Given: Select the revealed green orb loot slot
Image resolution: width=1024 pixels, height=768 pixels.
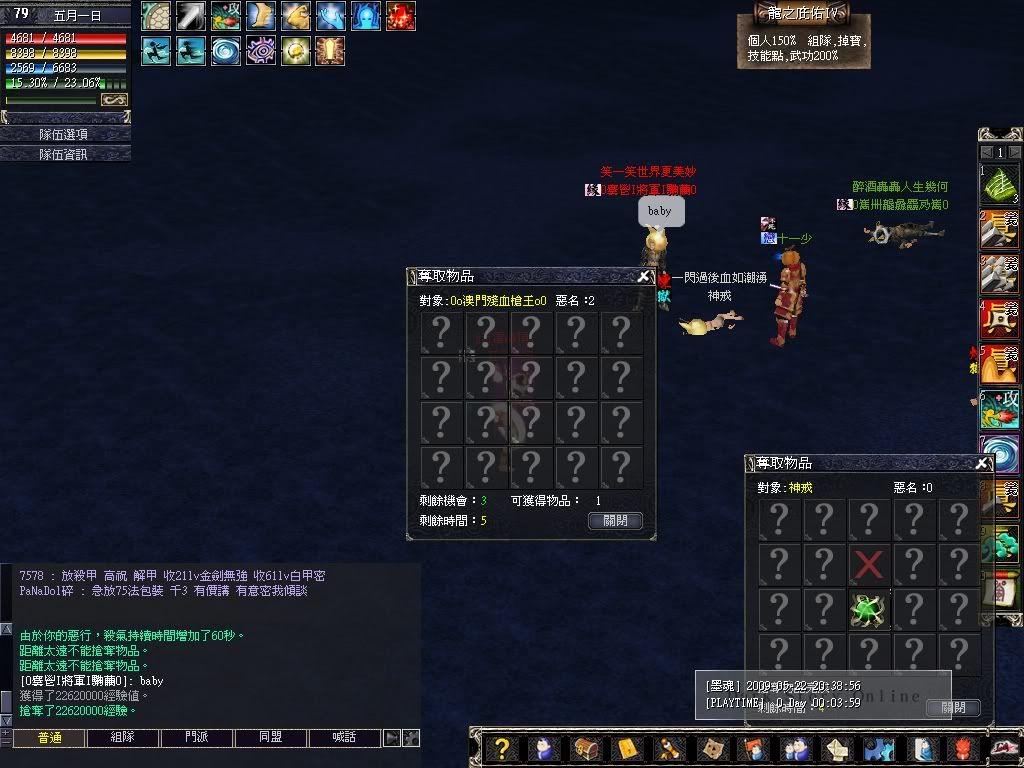Looking at the screenshot, I should (x=868, y=610).
